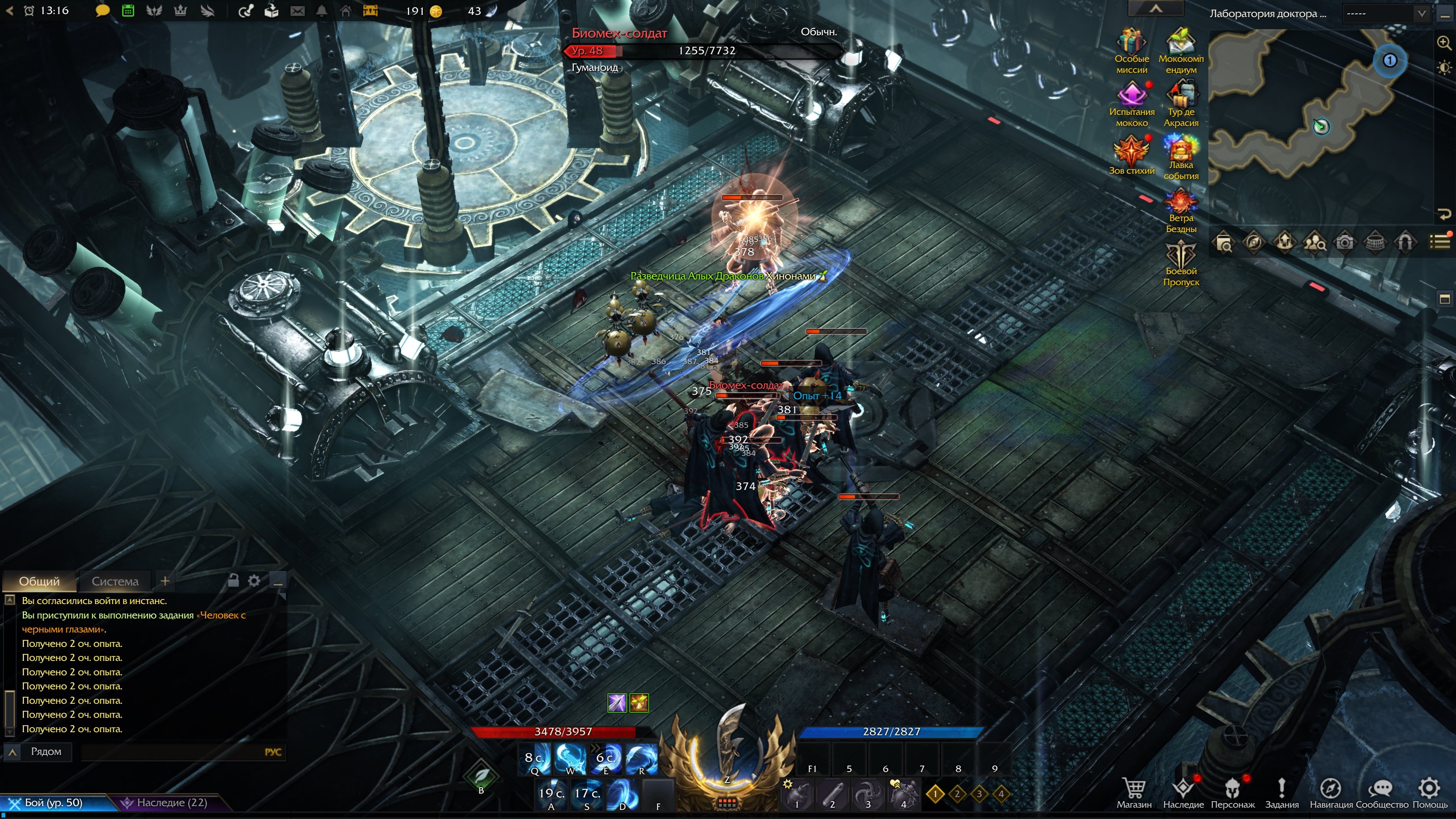Zoom in the minimap with magnifier button
1456x819 pixels.
(1443, 43)
